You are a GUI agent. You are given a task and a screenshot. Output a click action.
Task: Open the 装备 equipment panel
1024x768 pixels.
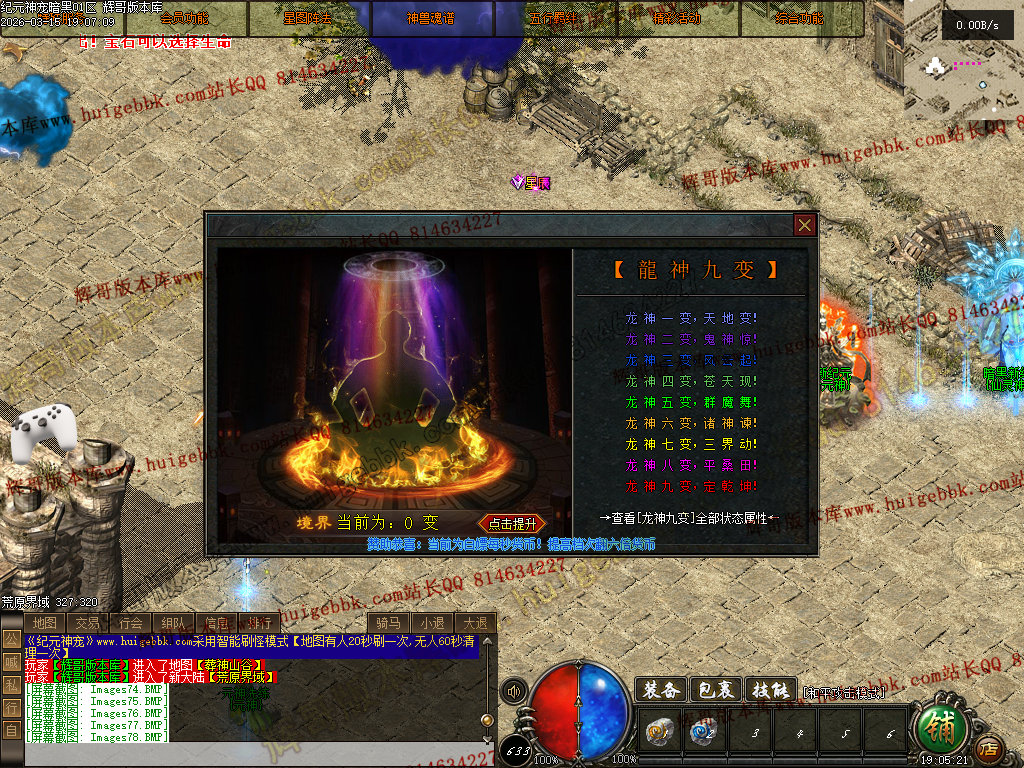[x=660, y=690]
